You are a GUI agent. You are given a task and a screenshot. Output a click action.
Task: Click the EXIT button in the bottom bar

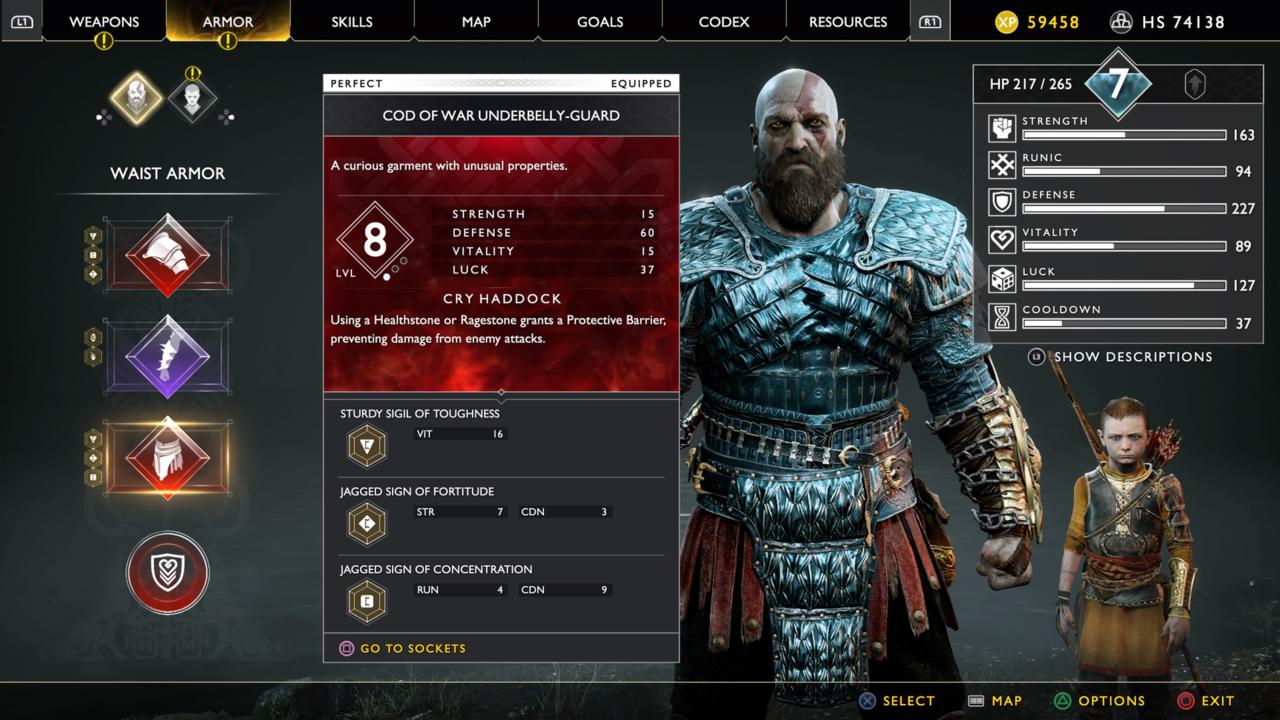tap(1208, 701)
